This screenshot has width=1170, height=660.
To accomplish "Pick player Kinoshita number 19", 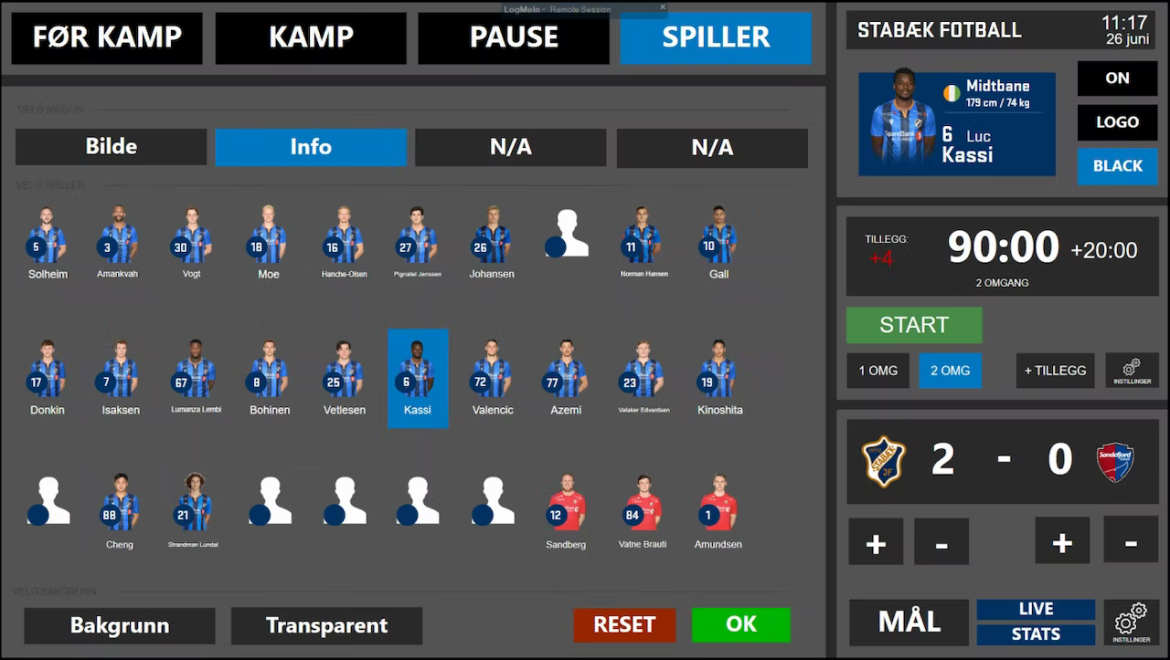I will [x=719, y=379].
